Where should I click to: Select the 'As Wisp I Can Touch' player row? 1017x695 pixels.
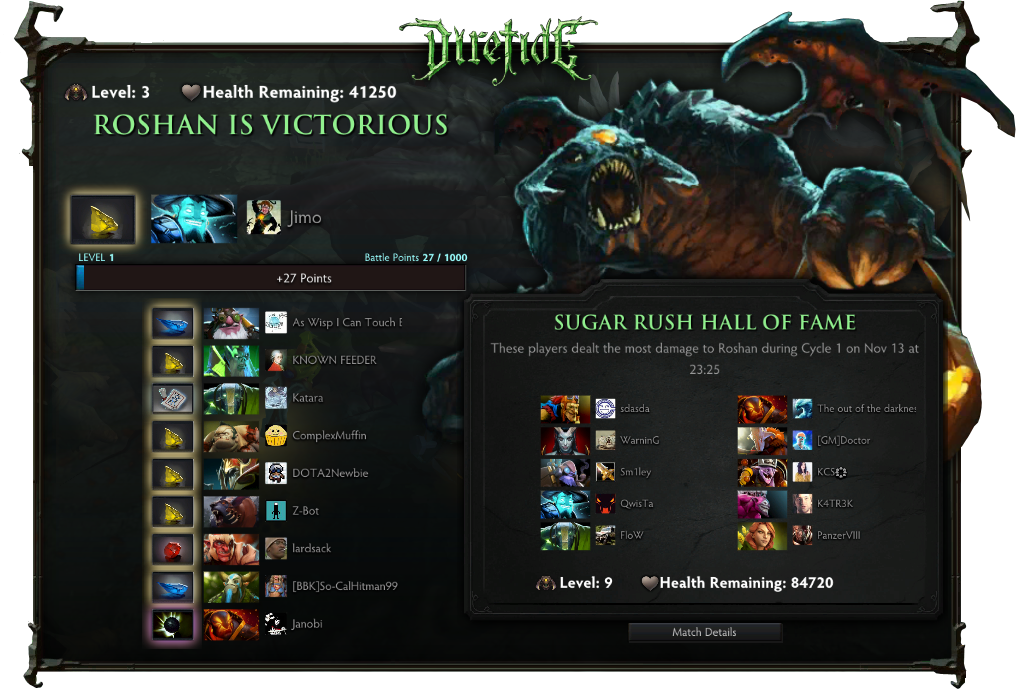(346, 323)
